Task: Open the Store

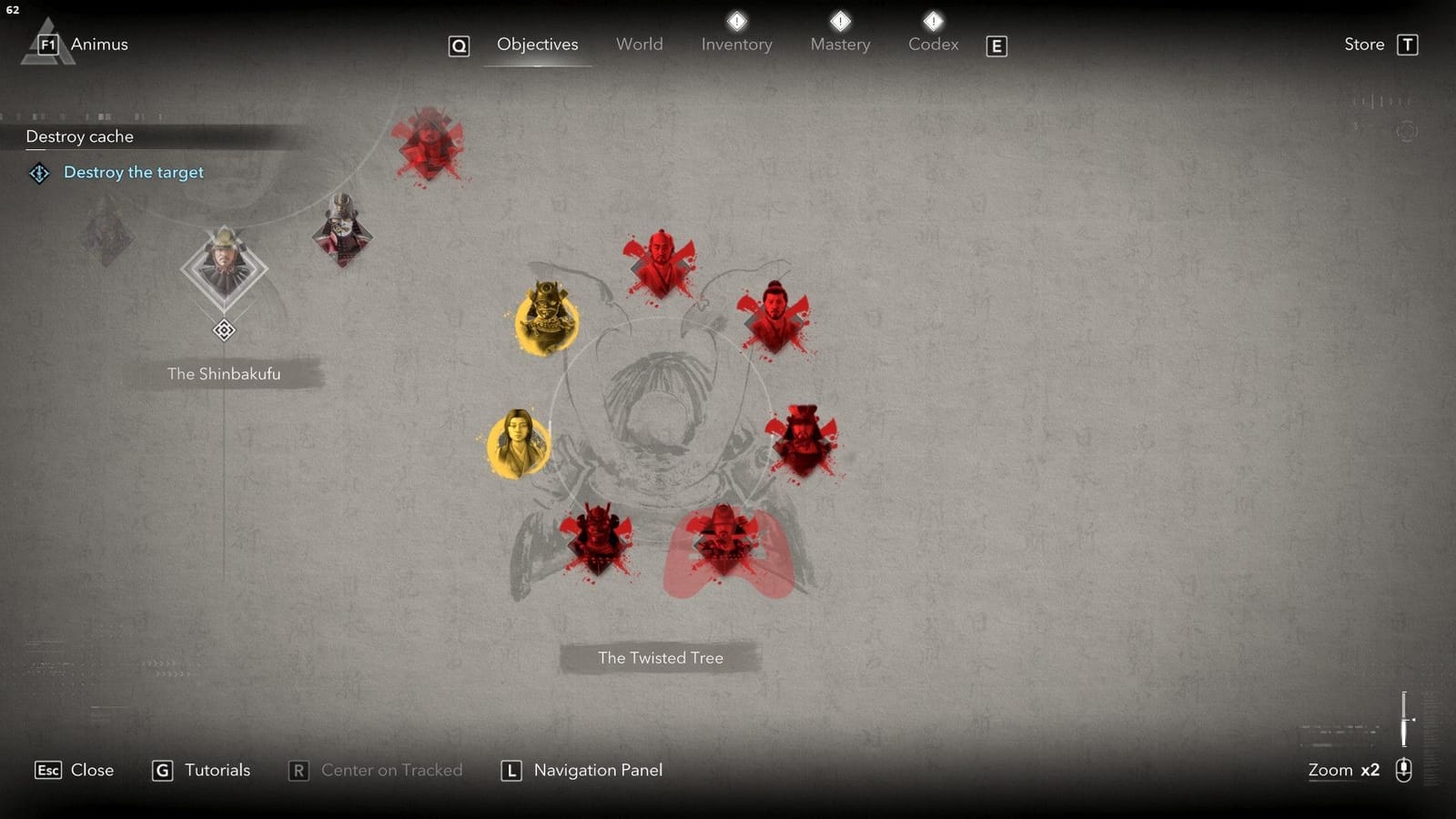Action: click(x=1362, y=44)
